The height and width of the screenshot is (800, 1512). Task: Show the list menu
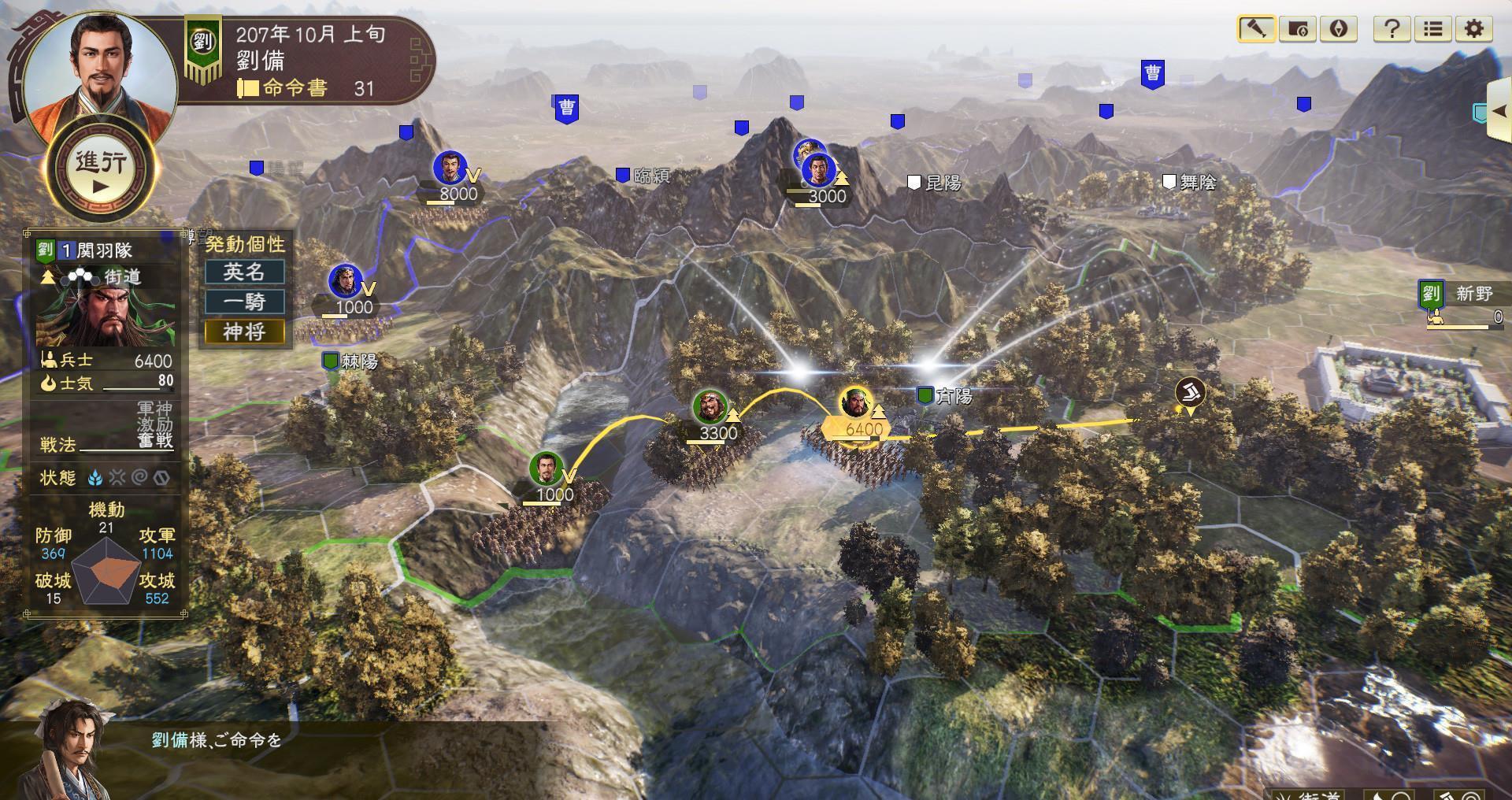1432,29
